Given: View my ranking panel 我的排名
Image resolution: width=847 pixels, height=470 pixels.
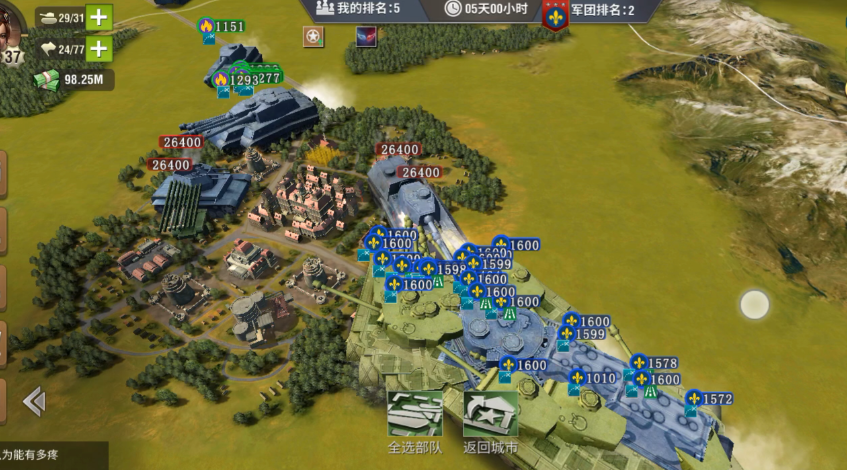Looking at the screenshot, I should tap(358, 9).
